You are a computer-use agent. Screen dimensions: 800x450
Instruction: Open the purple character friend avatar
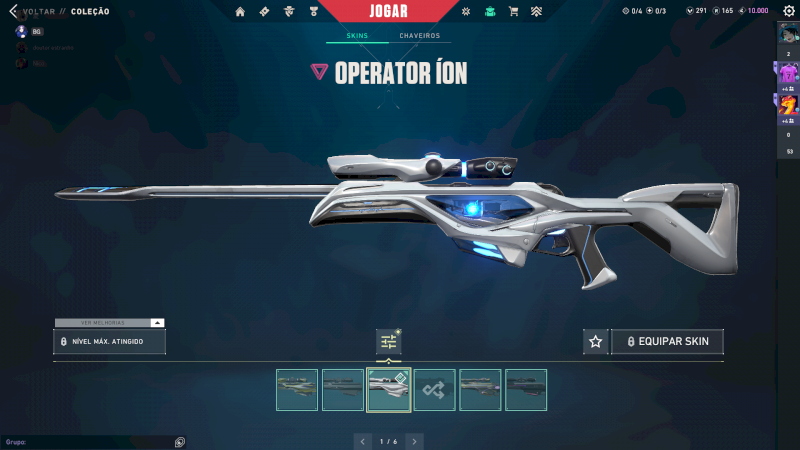(x=788, y=73)
